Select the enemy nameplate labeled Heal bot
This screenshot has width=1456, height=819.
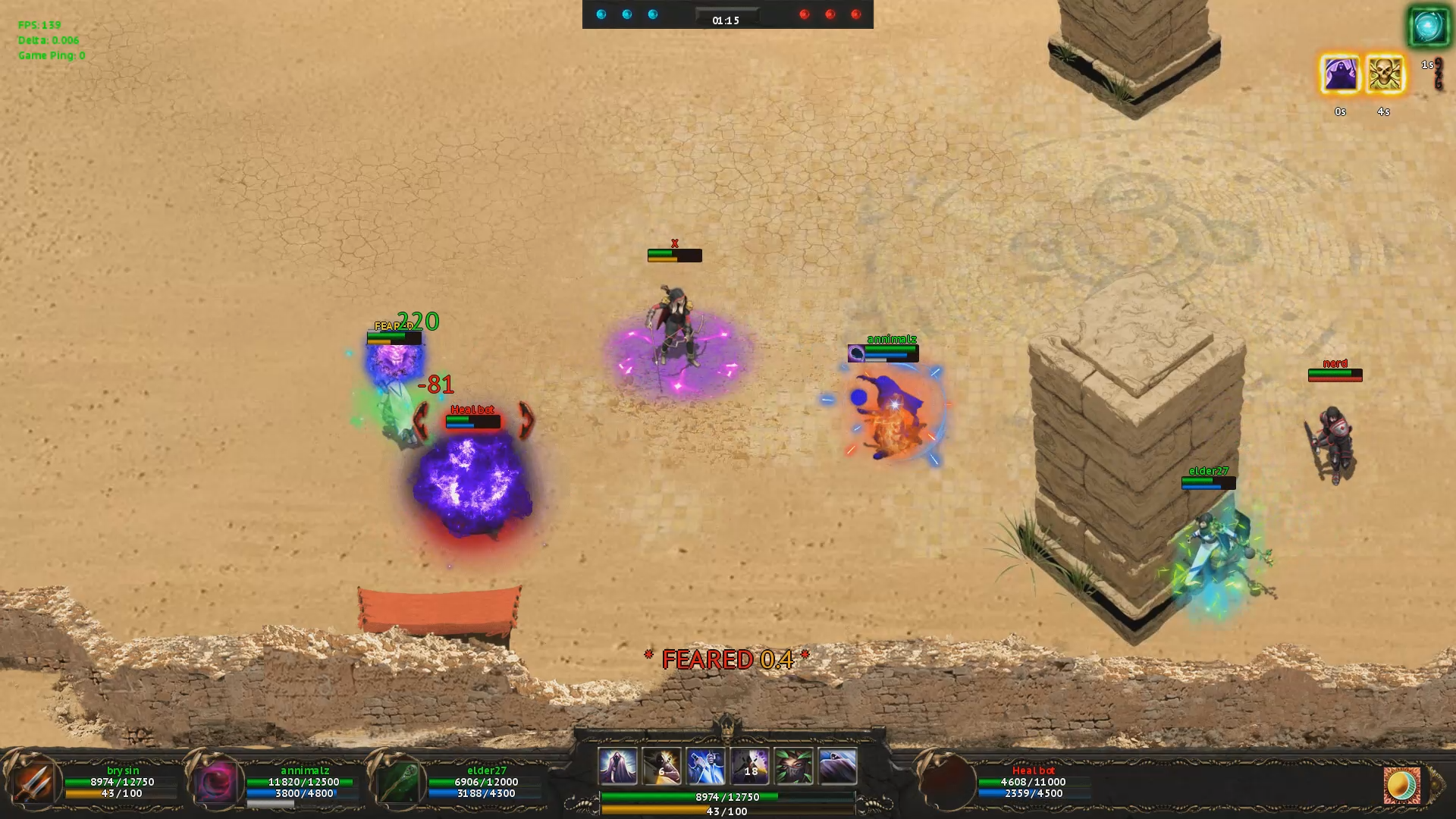click(x=471, y=409)
